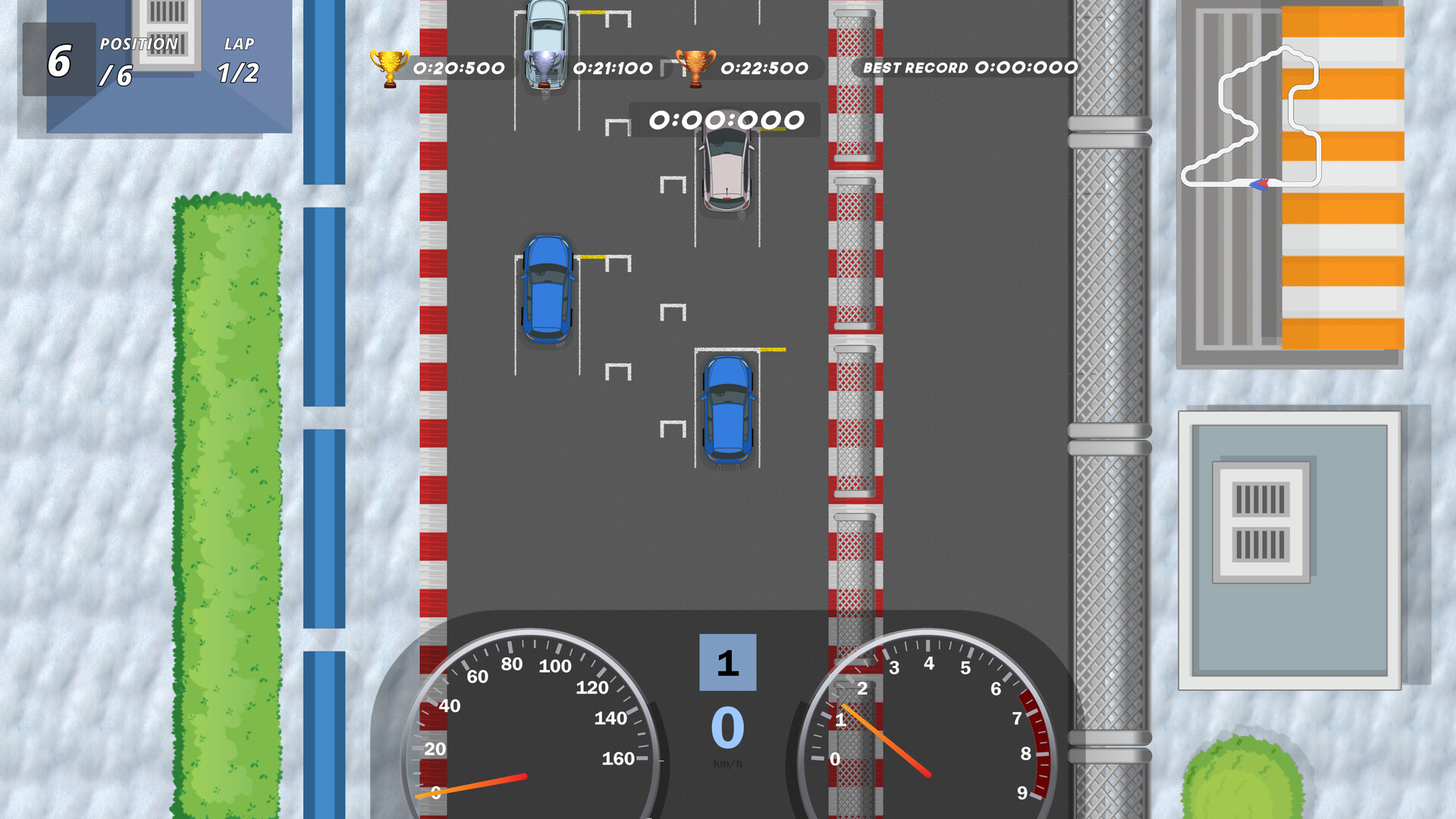This screenshot has height=819, width=1456.
Task: Select the silver trophy icon
Action: [x=544, y=67]
